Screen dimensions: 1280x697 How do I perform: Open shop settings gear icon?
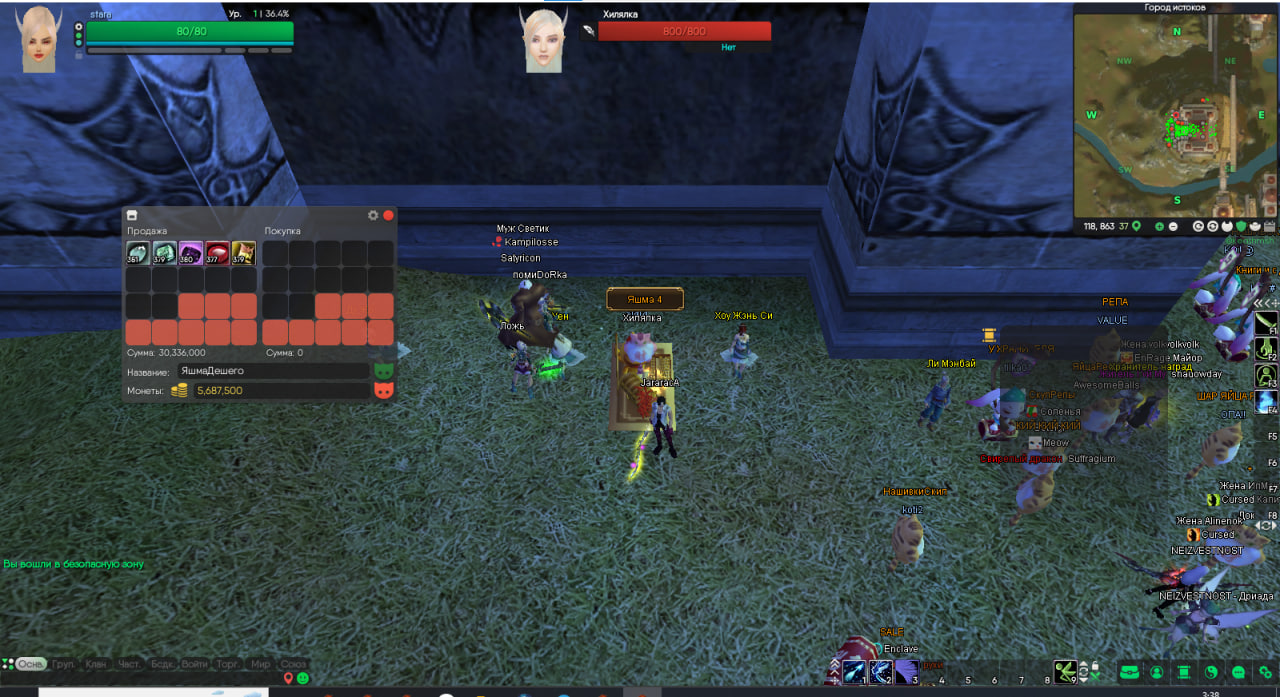[373, 215]
